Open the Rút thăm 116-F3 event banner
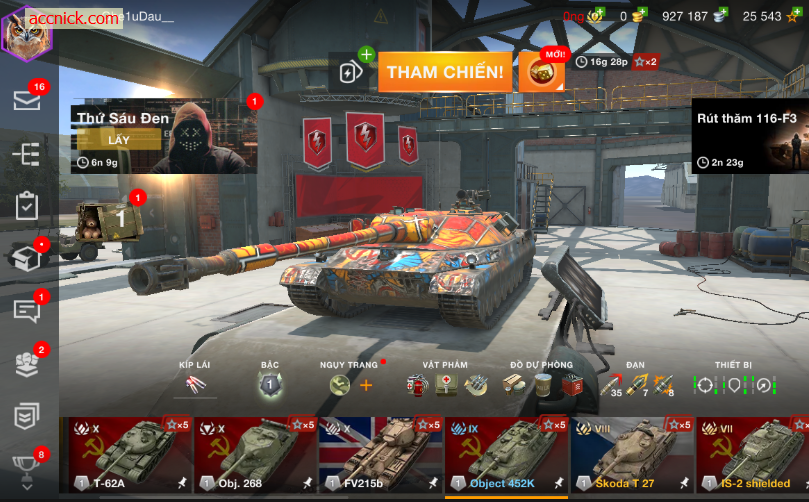The image size is (809, 502). [x=749, y=135]
